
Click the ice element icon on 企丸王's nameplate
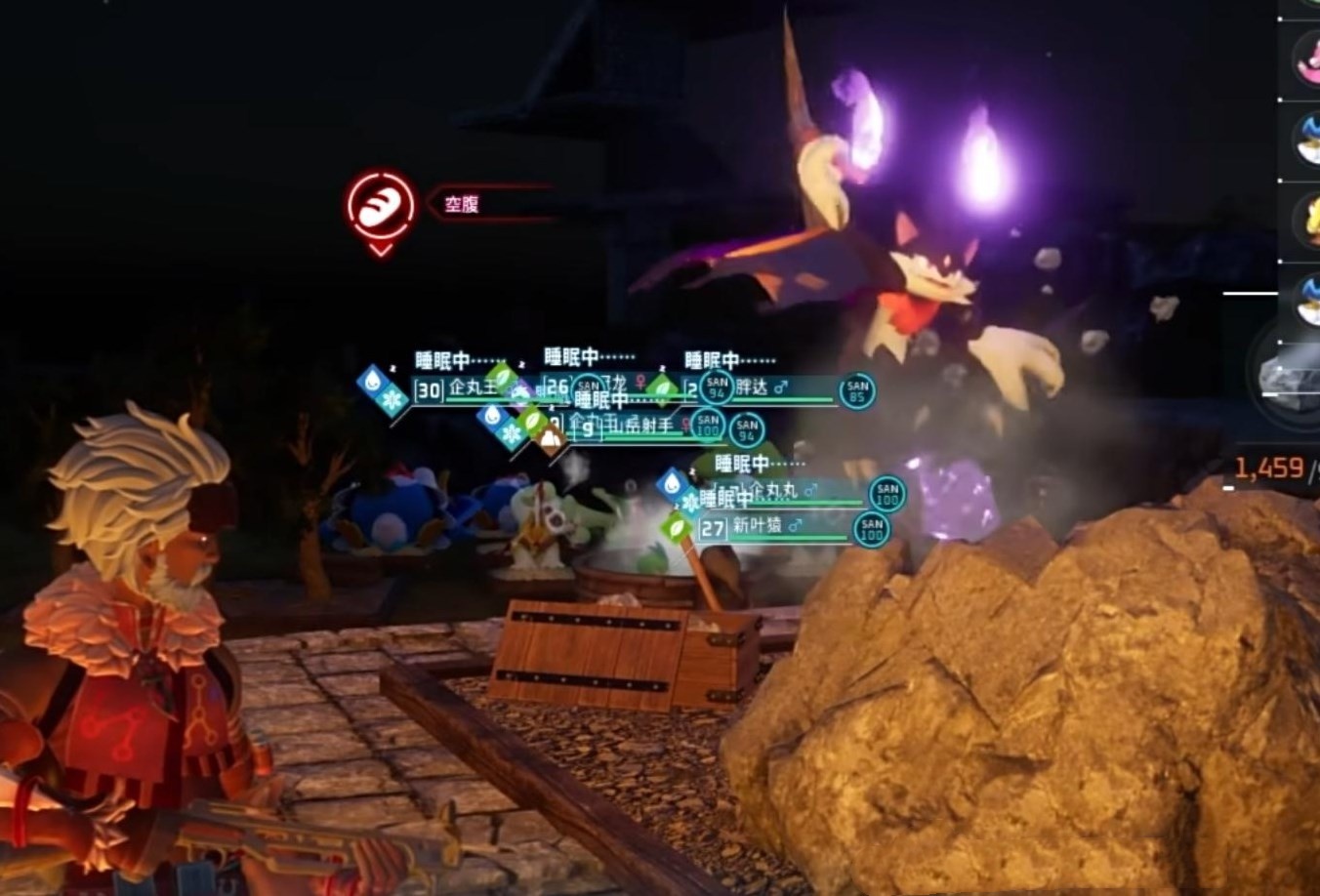(393, 398)
